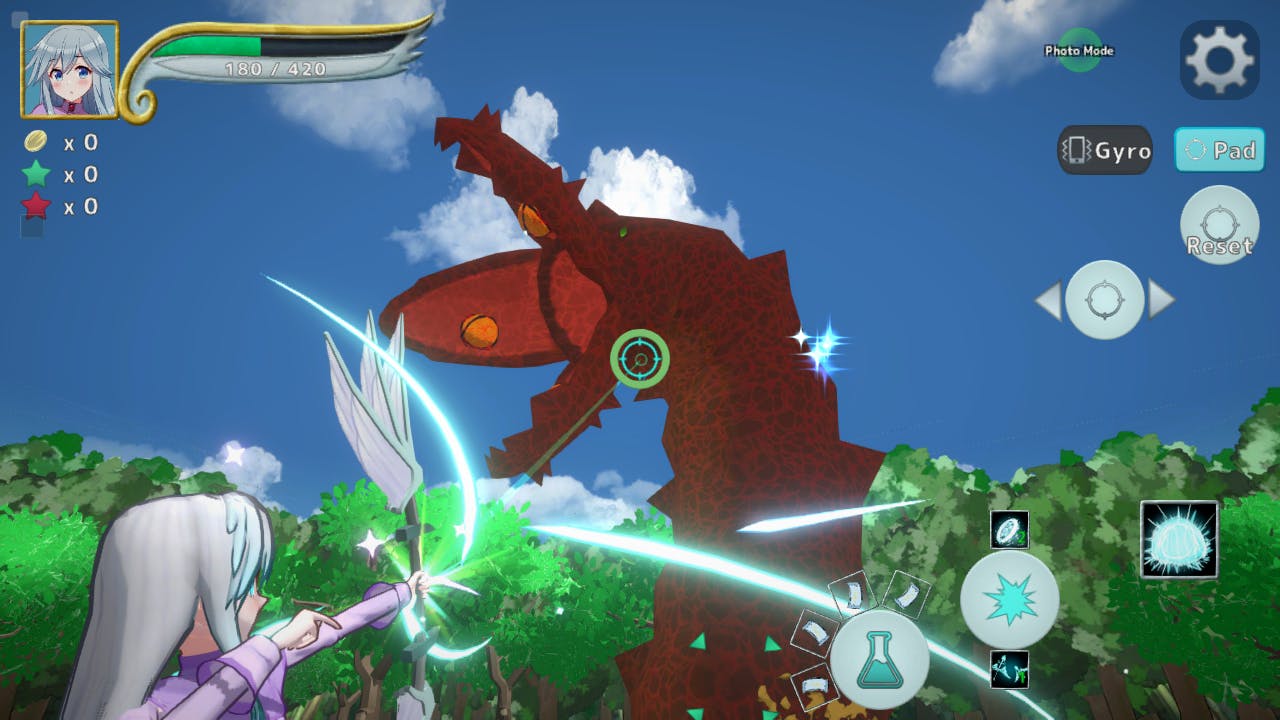Activate the spiky energy orb skill
Screen dimensions: 1280x720
(x=1179, y=540)
